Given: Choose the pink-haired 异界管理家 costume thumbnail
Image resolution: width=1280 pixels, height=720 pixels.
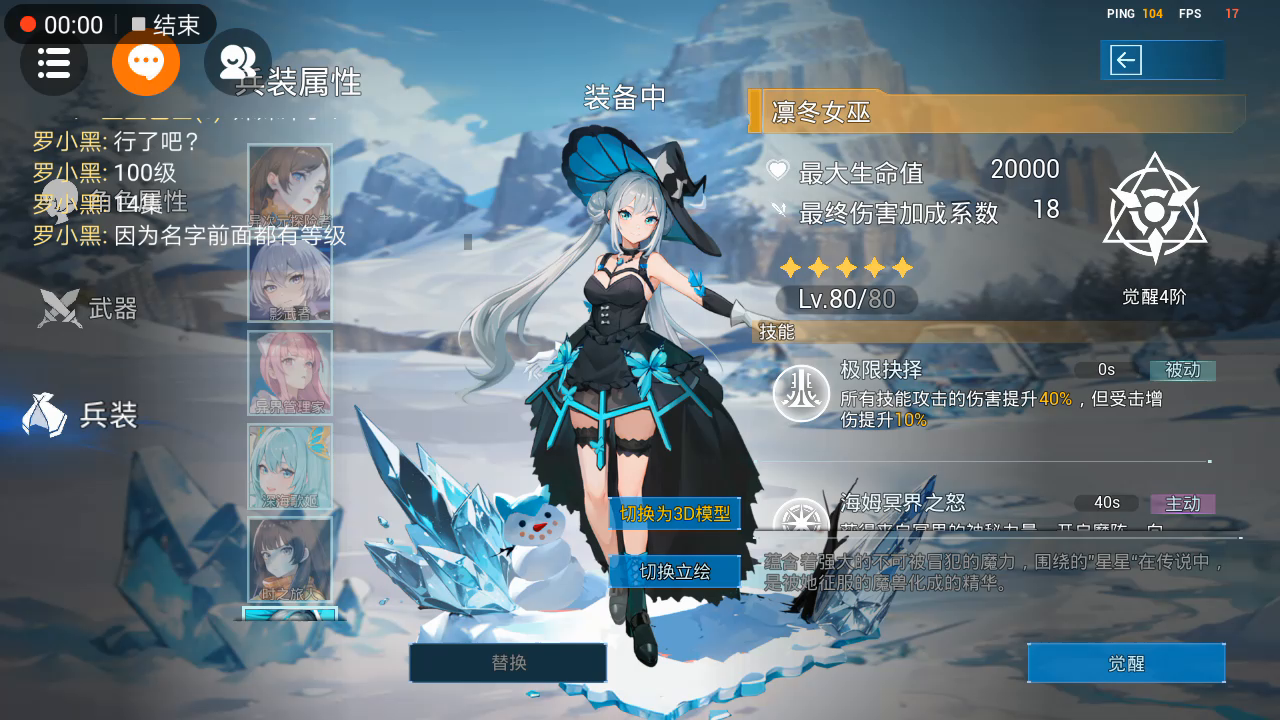Looking at the screenshot, I should pos(290,373).
